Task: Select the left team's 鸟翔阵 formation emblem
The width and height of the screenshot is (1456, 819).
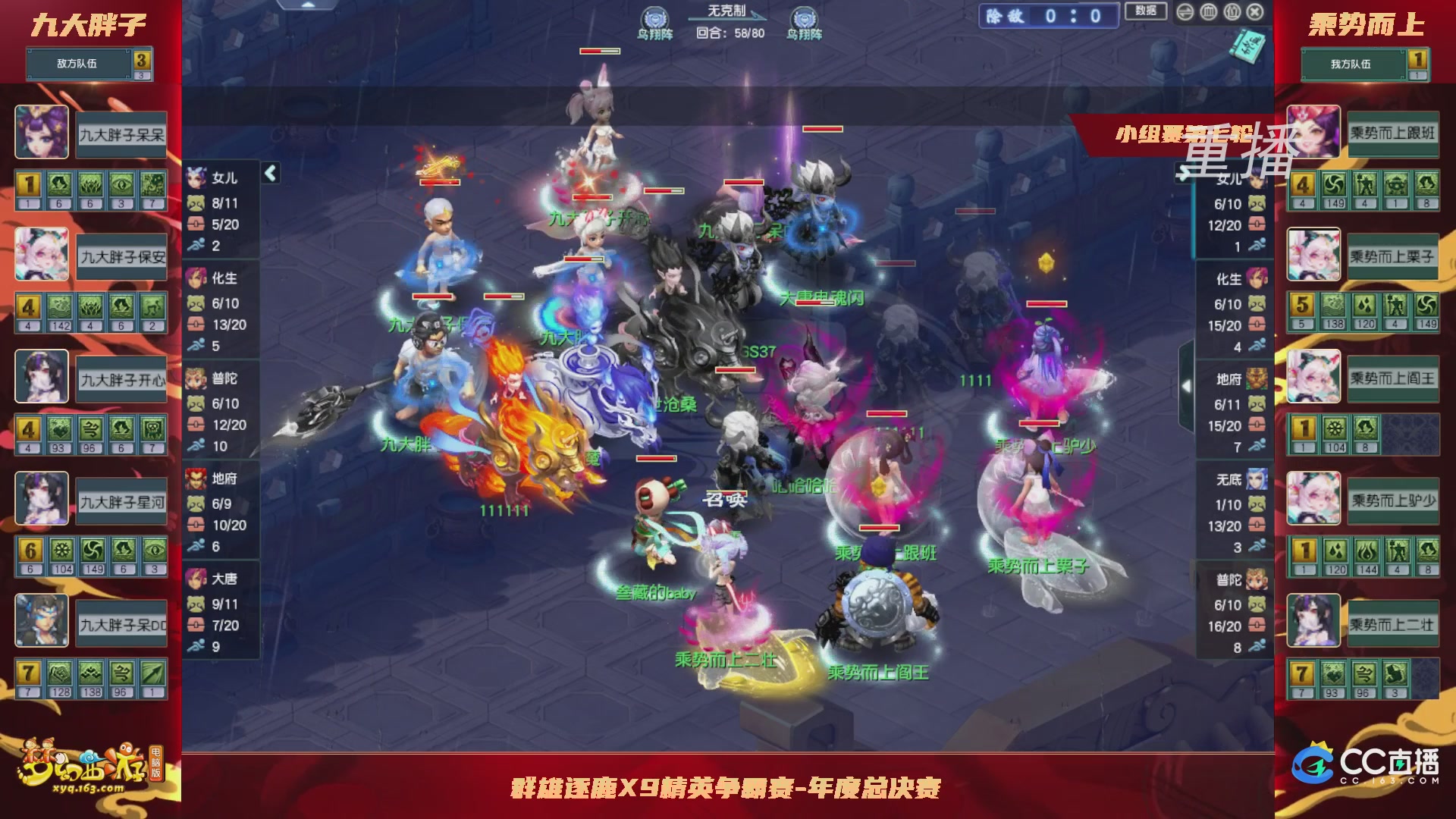Action: pyautogui.click(x=657, y=18)
